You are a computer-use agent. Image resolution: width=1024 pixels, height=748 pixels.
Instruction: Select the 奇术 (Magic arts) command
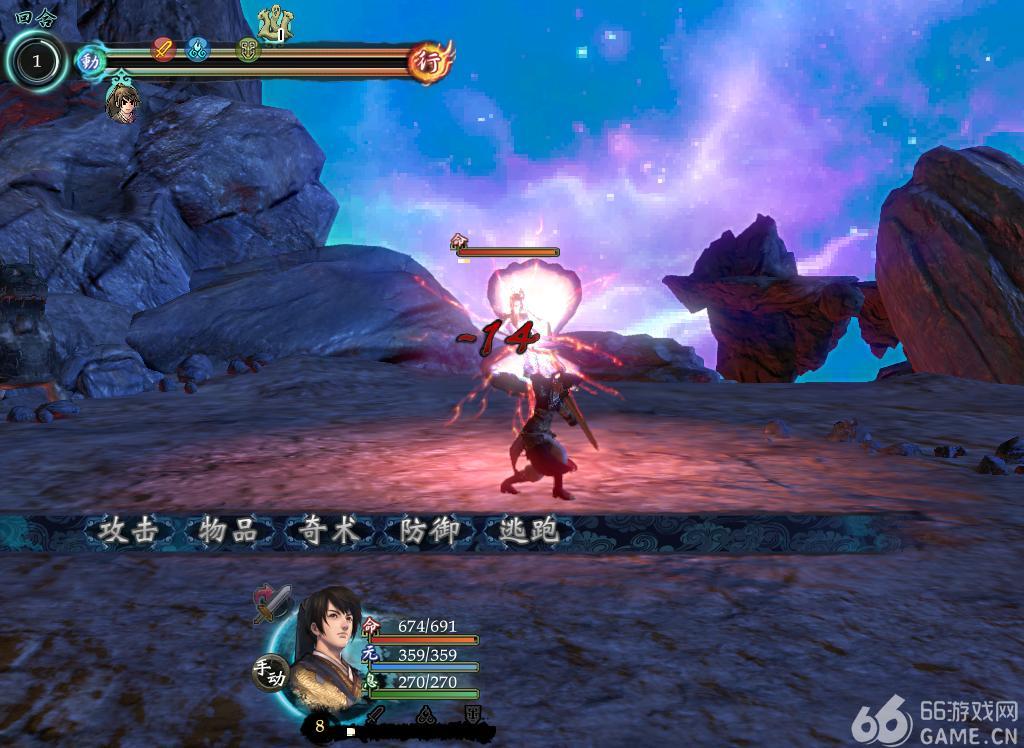(x=329, y=531)
